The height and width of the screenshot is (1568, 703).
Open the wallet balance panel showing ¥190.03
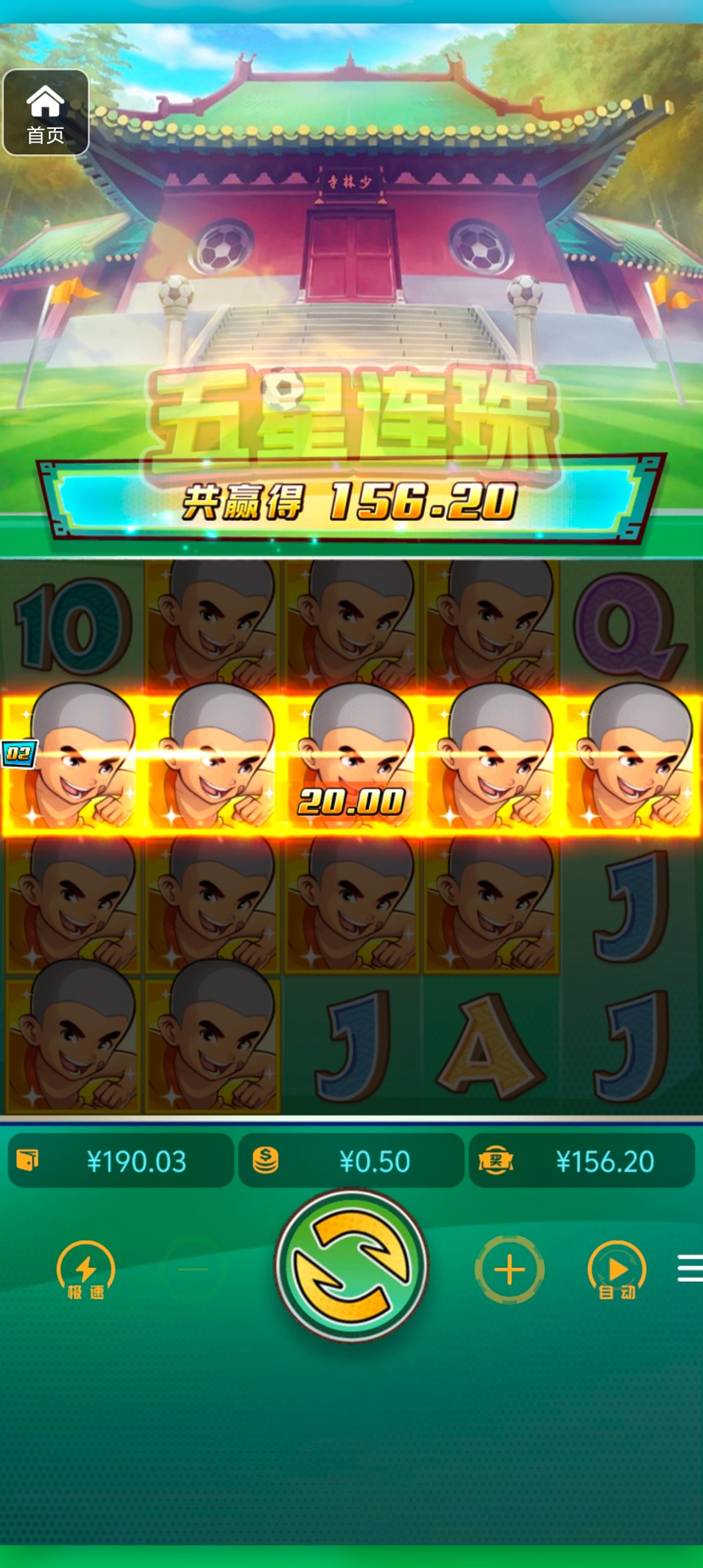coord(121,1161)
